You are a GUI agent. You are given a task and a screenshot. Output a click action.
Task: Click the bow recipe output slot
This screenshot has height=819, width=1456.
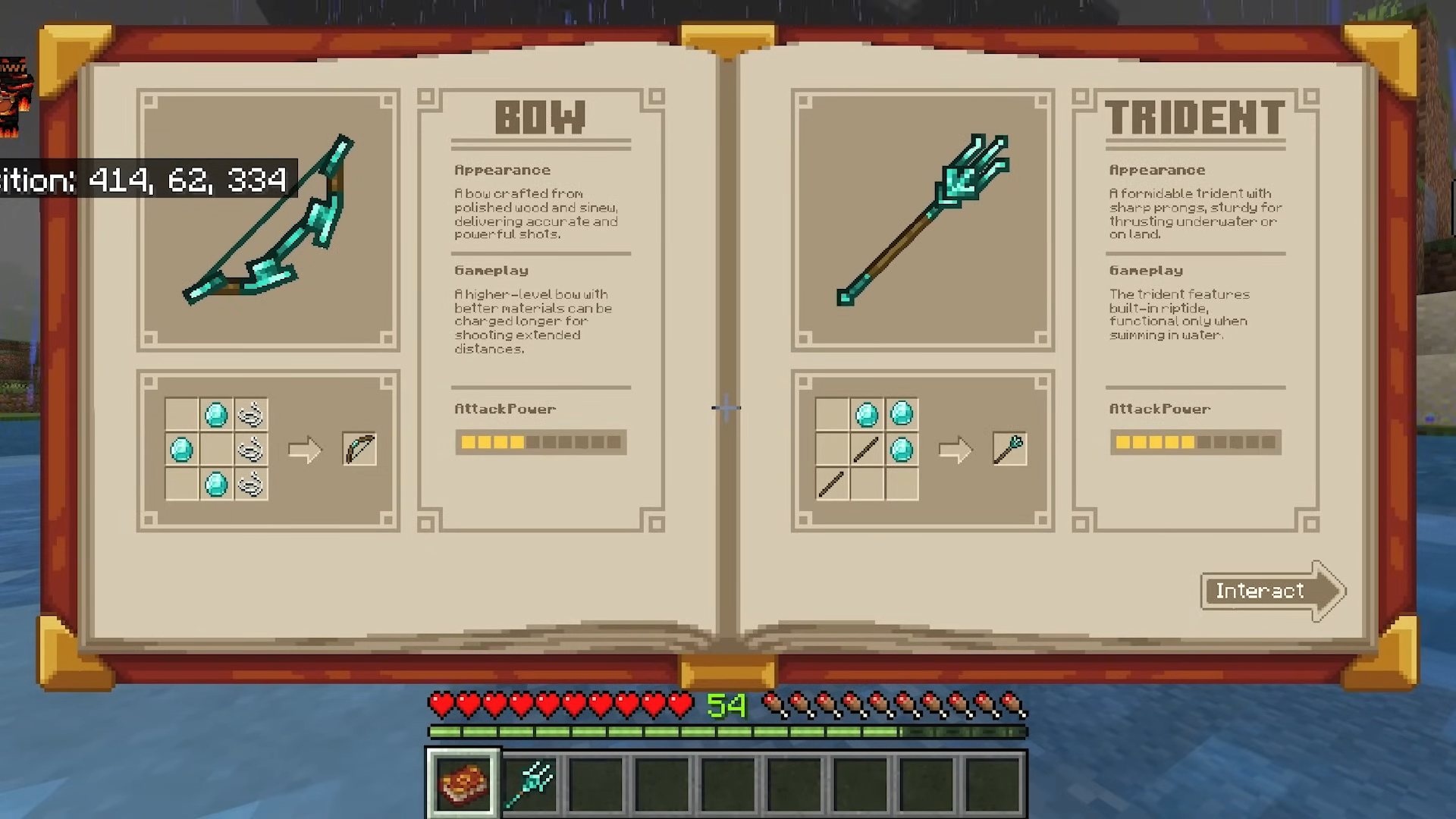coord(359,450)
